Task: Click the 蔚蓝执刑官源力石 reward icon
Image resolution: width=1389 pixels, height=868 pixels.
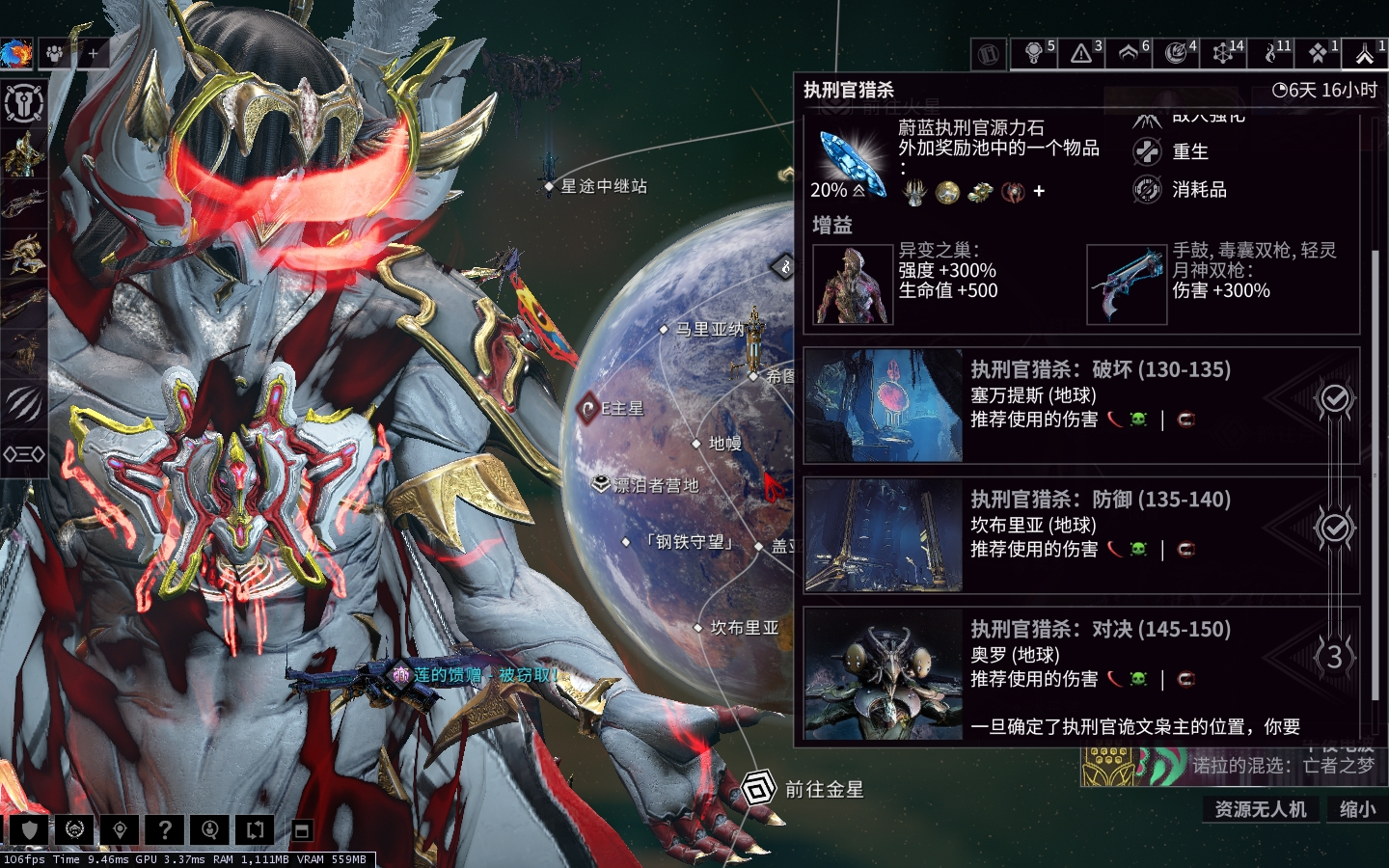Action: 850,159
